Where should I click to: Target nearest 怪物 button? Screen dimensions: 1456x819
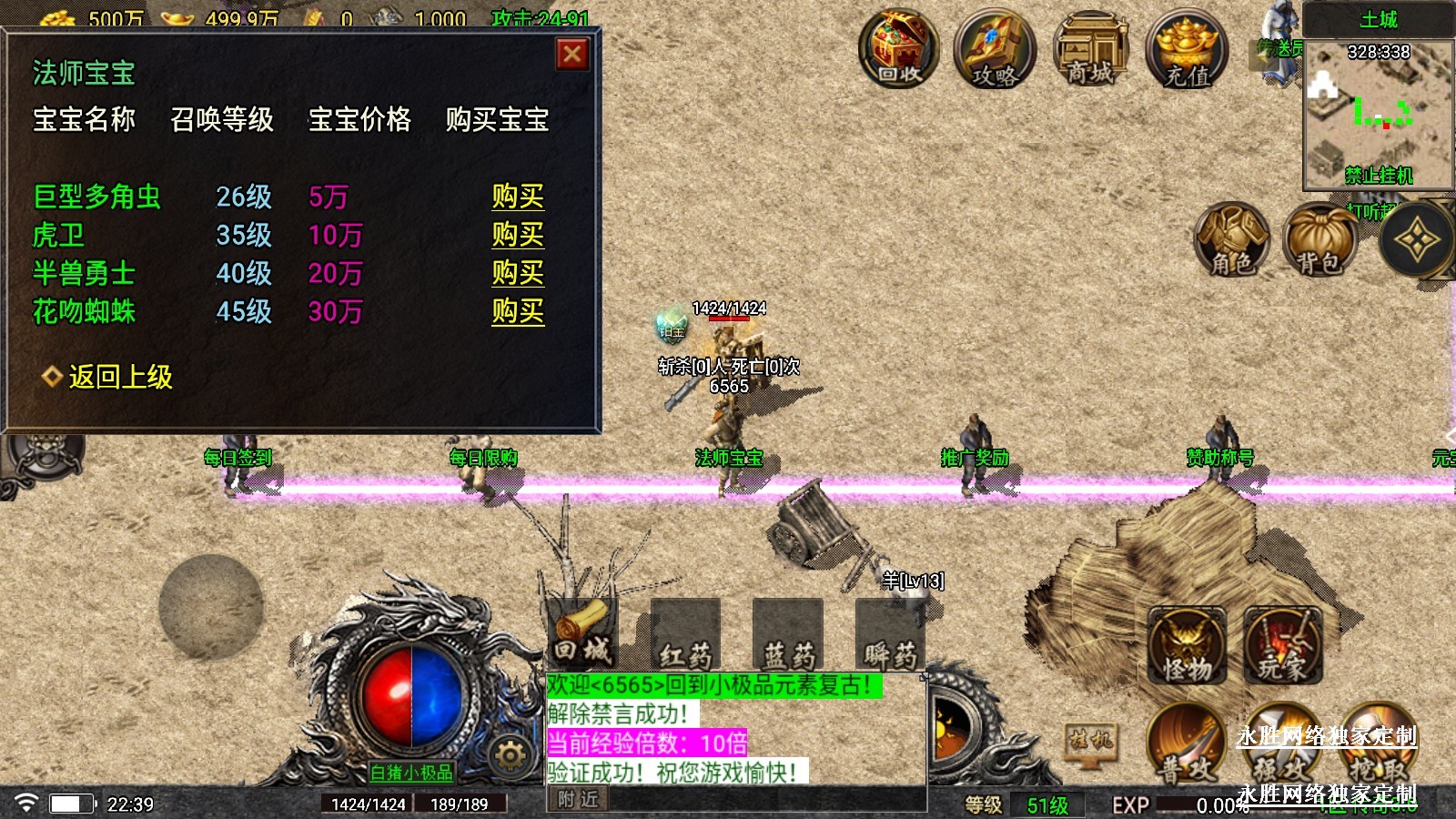pyautogui.click(x=1188, y=647)
